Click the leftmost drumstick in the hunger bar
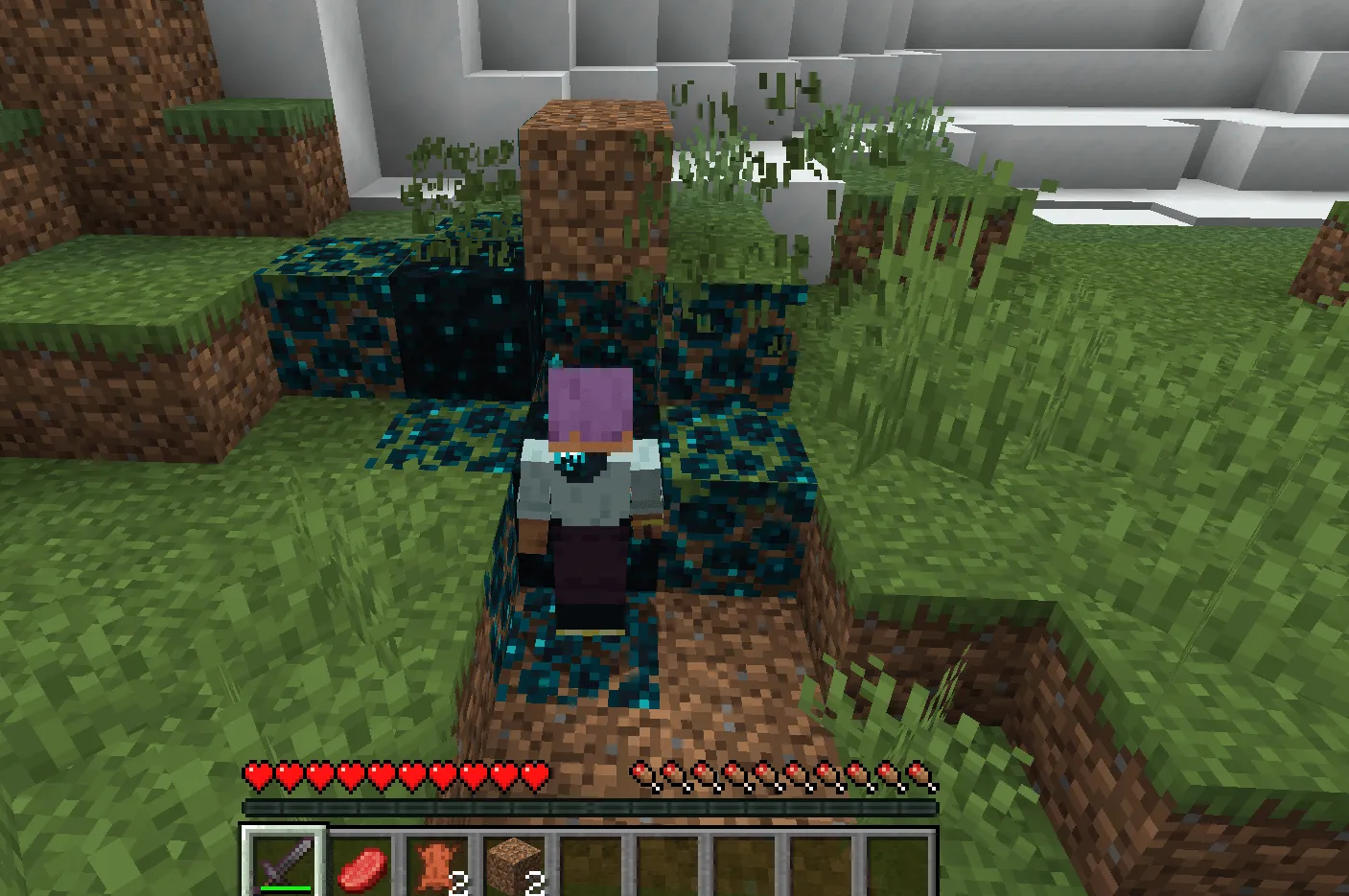 click(x=640, y=774)
